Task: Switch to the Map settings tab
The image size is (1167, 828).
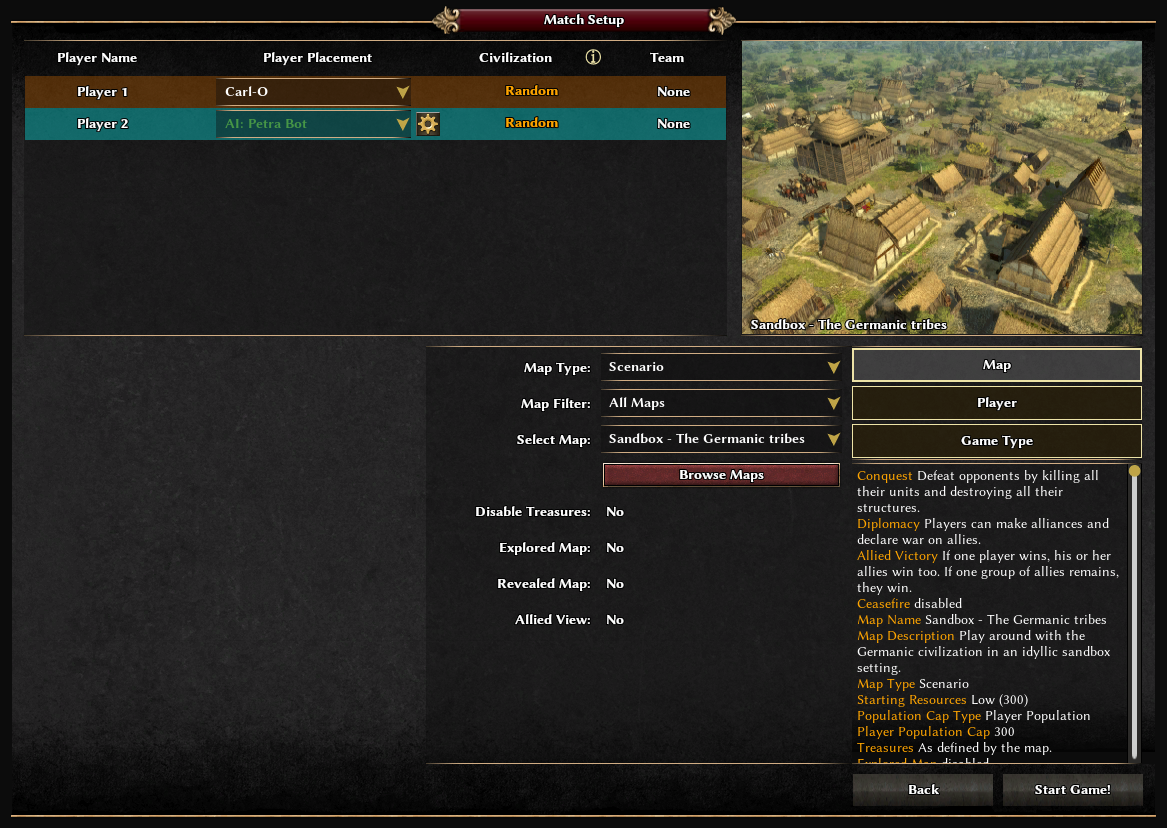Action: 996,365
